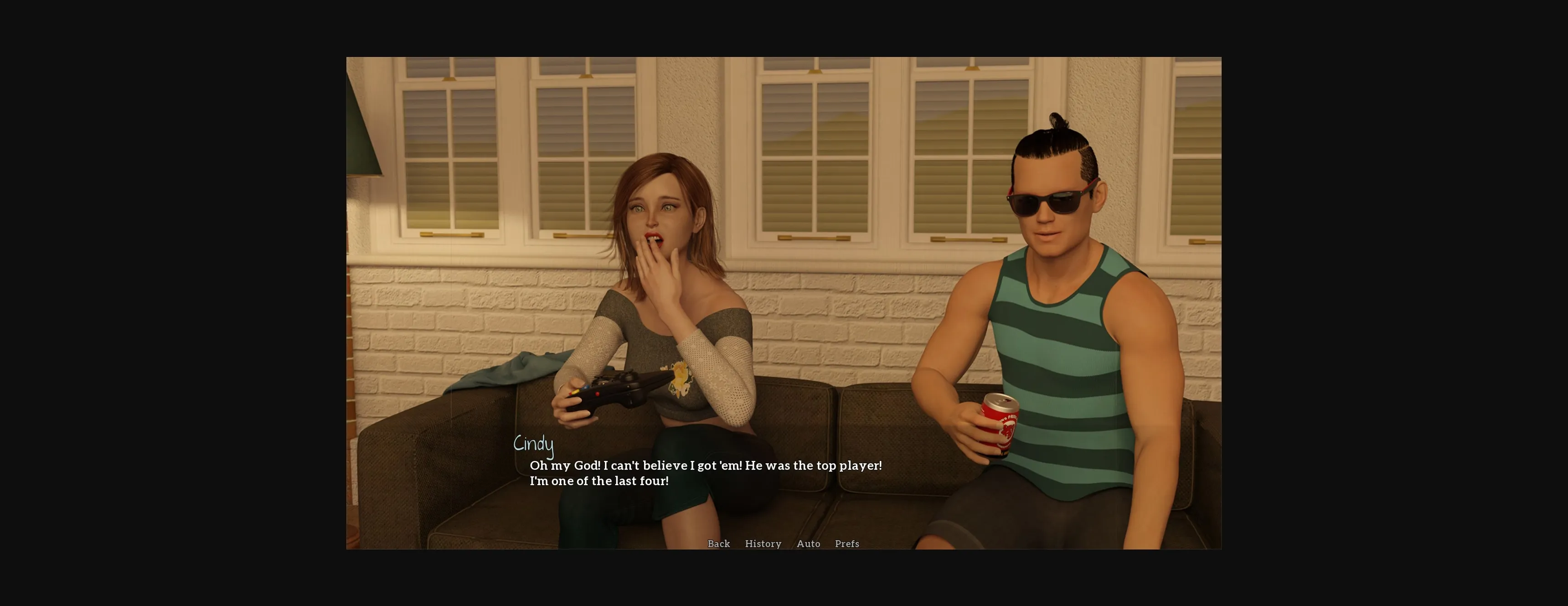1568x606 pixels.
Task: Open the History log
Action: (x=763, y=544)
